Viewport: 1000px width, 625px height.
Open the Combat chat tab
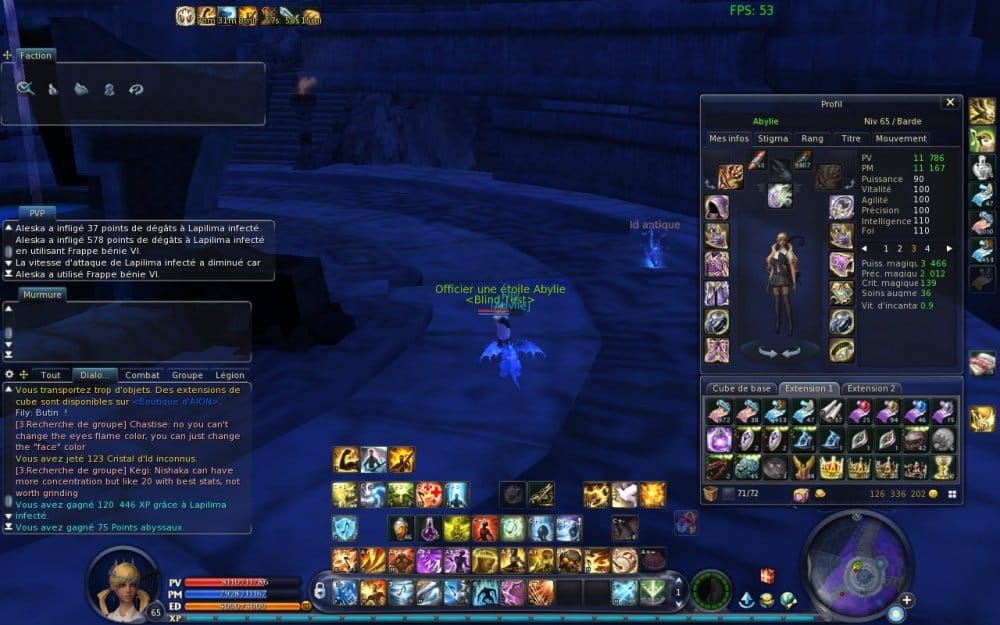point(142,375)
